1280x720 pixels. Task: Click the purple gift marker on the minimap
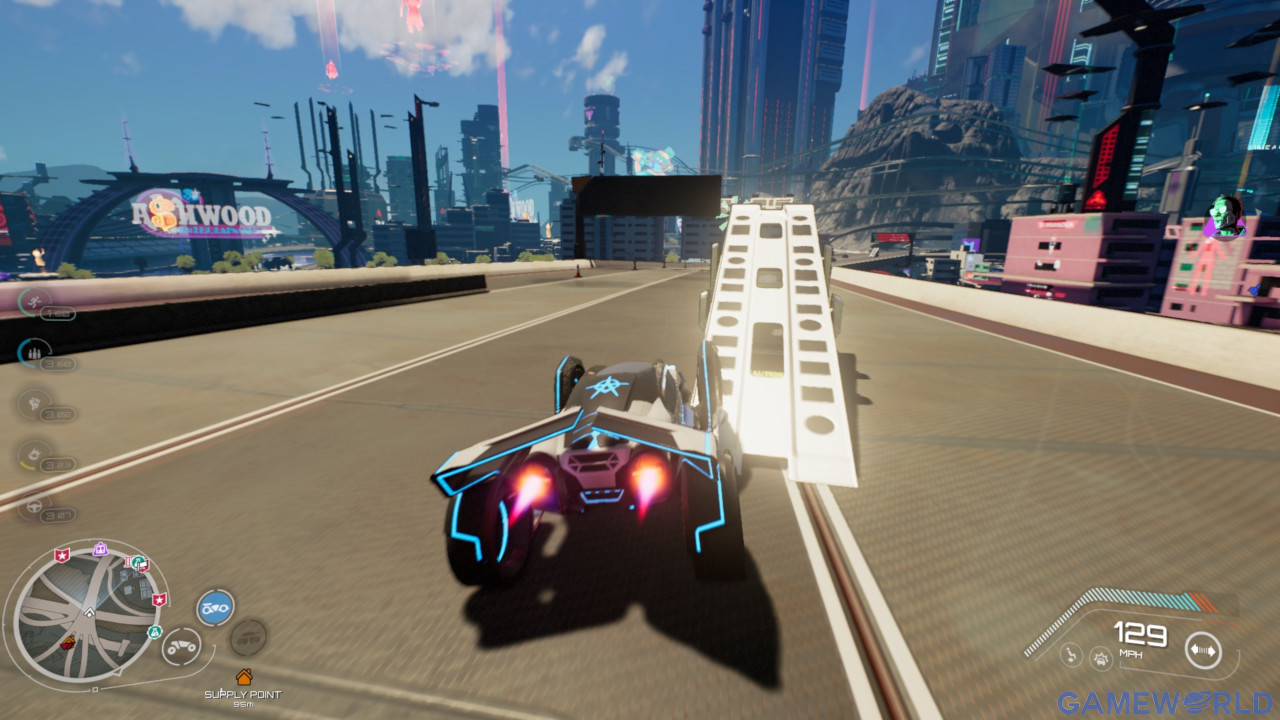(x=100, y=547)
